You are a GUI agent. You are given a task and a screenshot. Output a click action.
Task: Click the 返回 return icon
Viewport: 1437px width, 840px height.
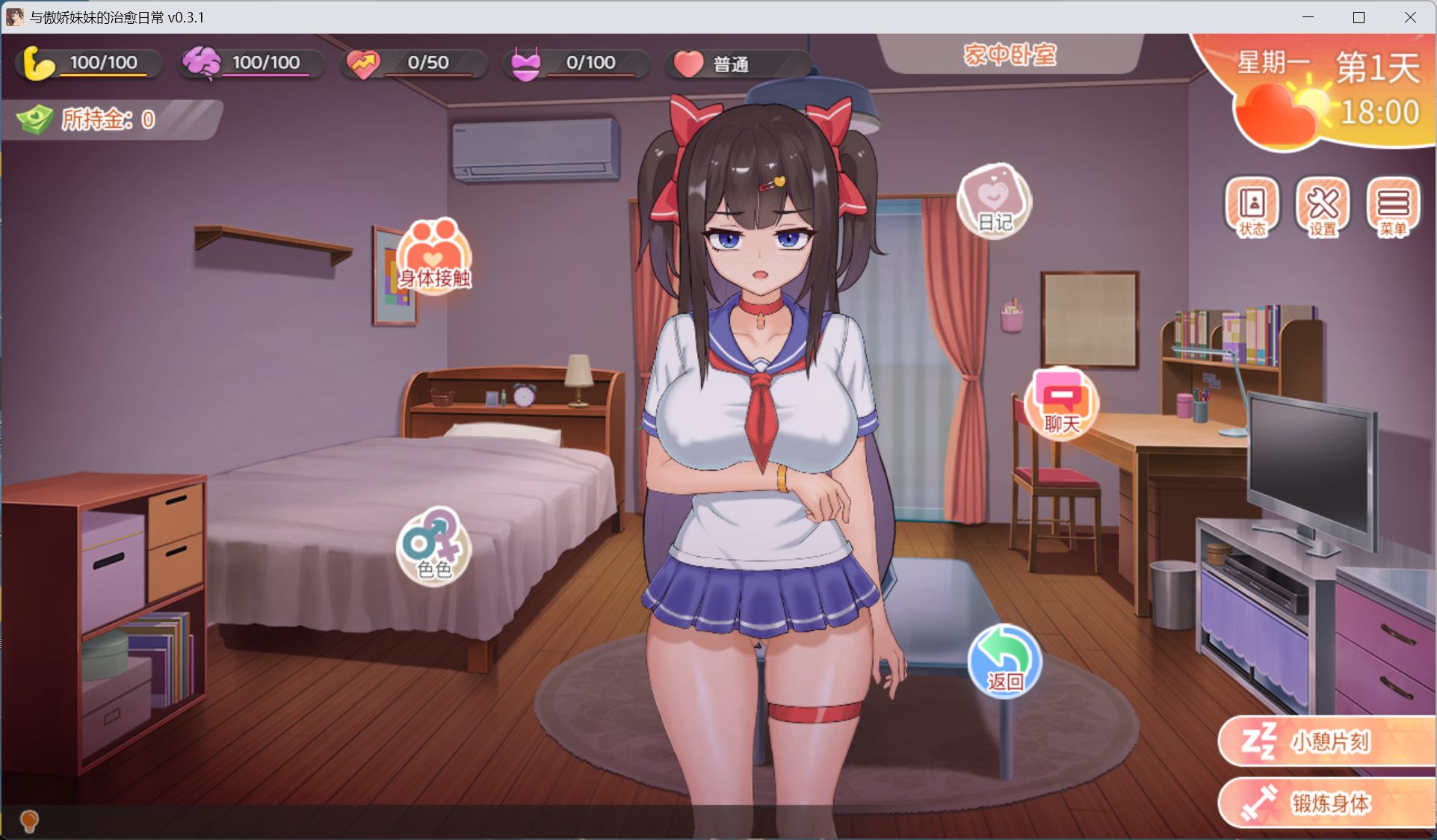tap(1004, 663)
